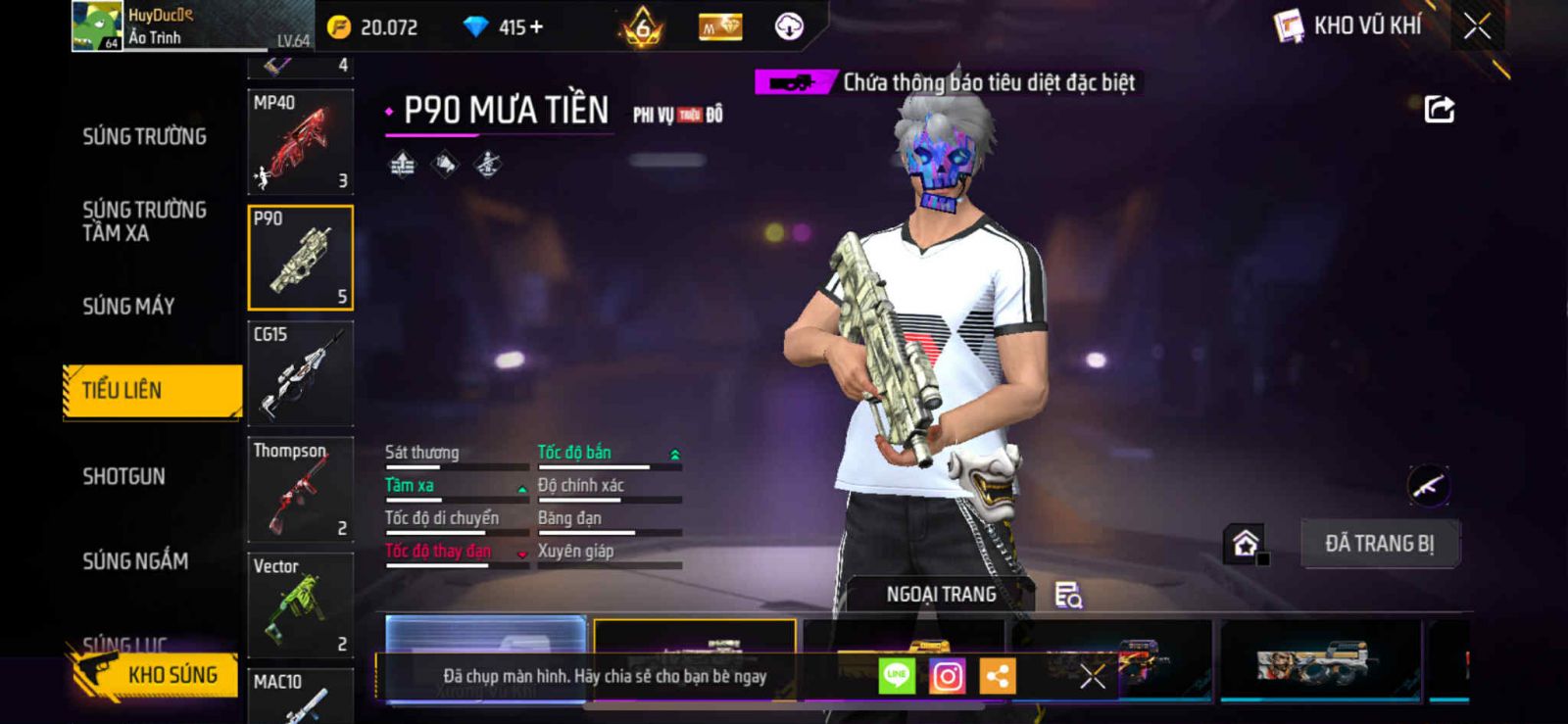
Task: Share screenshot via Instagram
Action: point(947,676)
